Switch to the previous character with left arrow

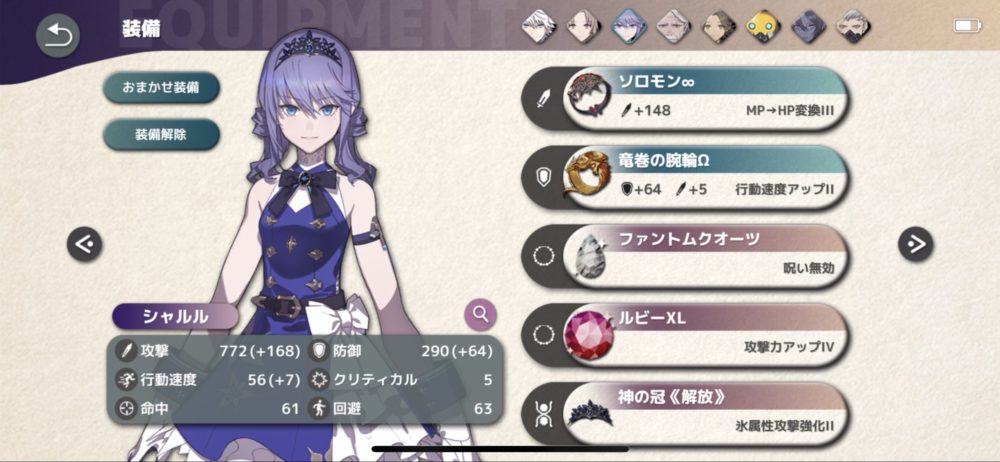85,243
